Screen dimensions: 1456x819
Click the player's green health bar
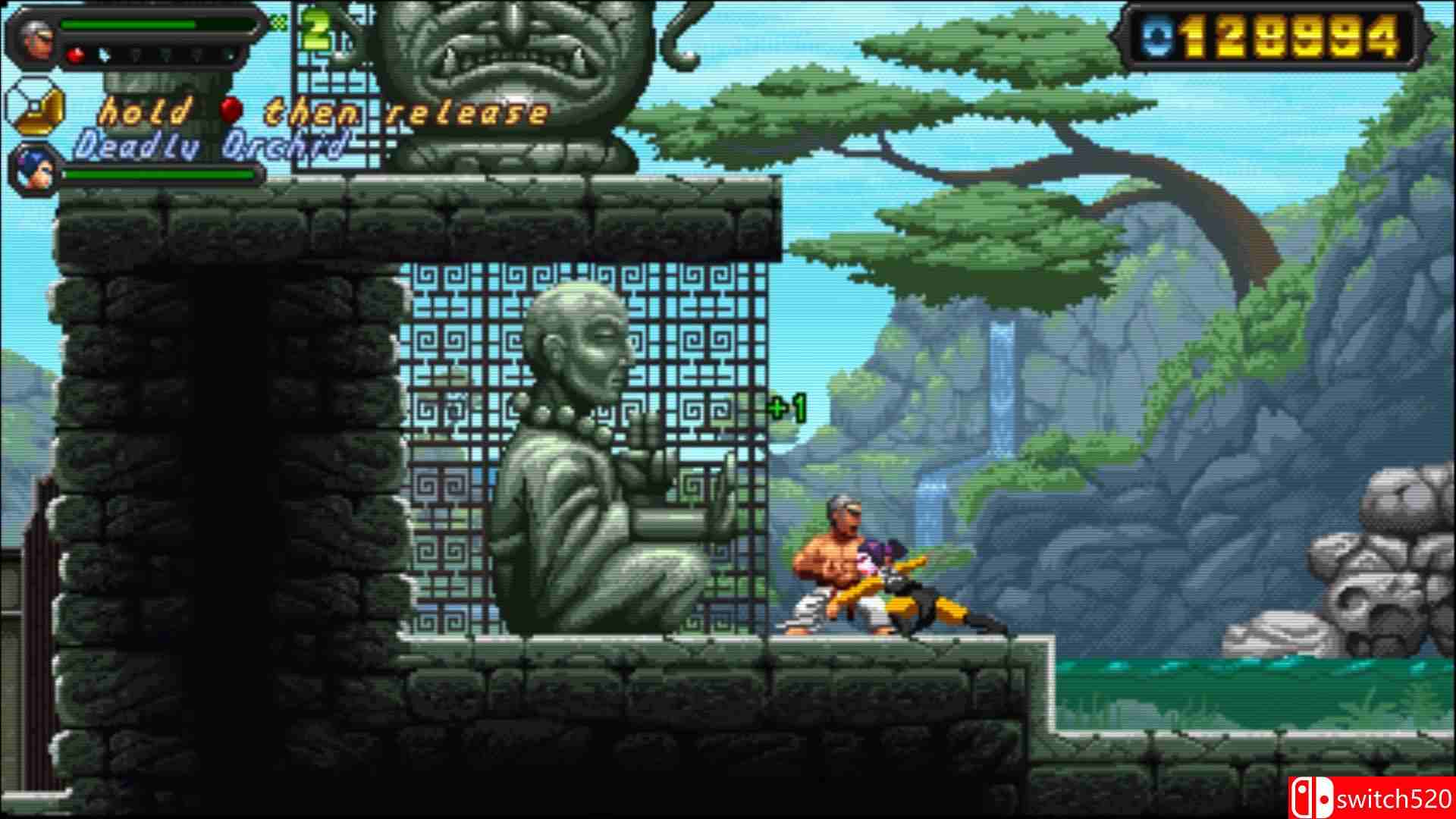point(127,24)
